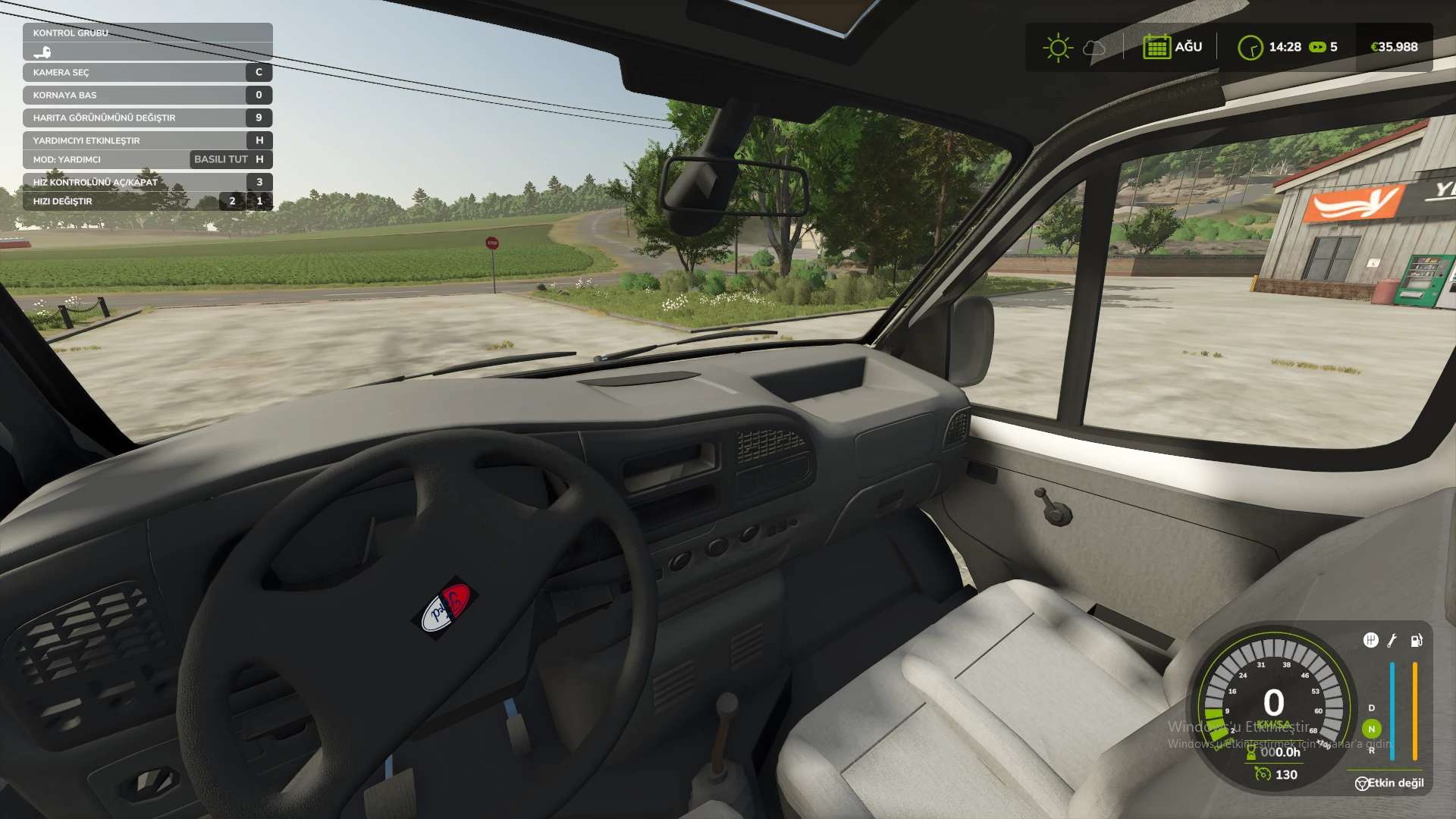Click the cloud forecast icon
The image size is (1456, 819).
1094,49
